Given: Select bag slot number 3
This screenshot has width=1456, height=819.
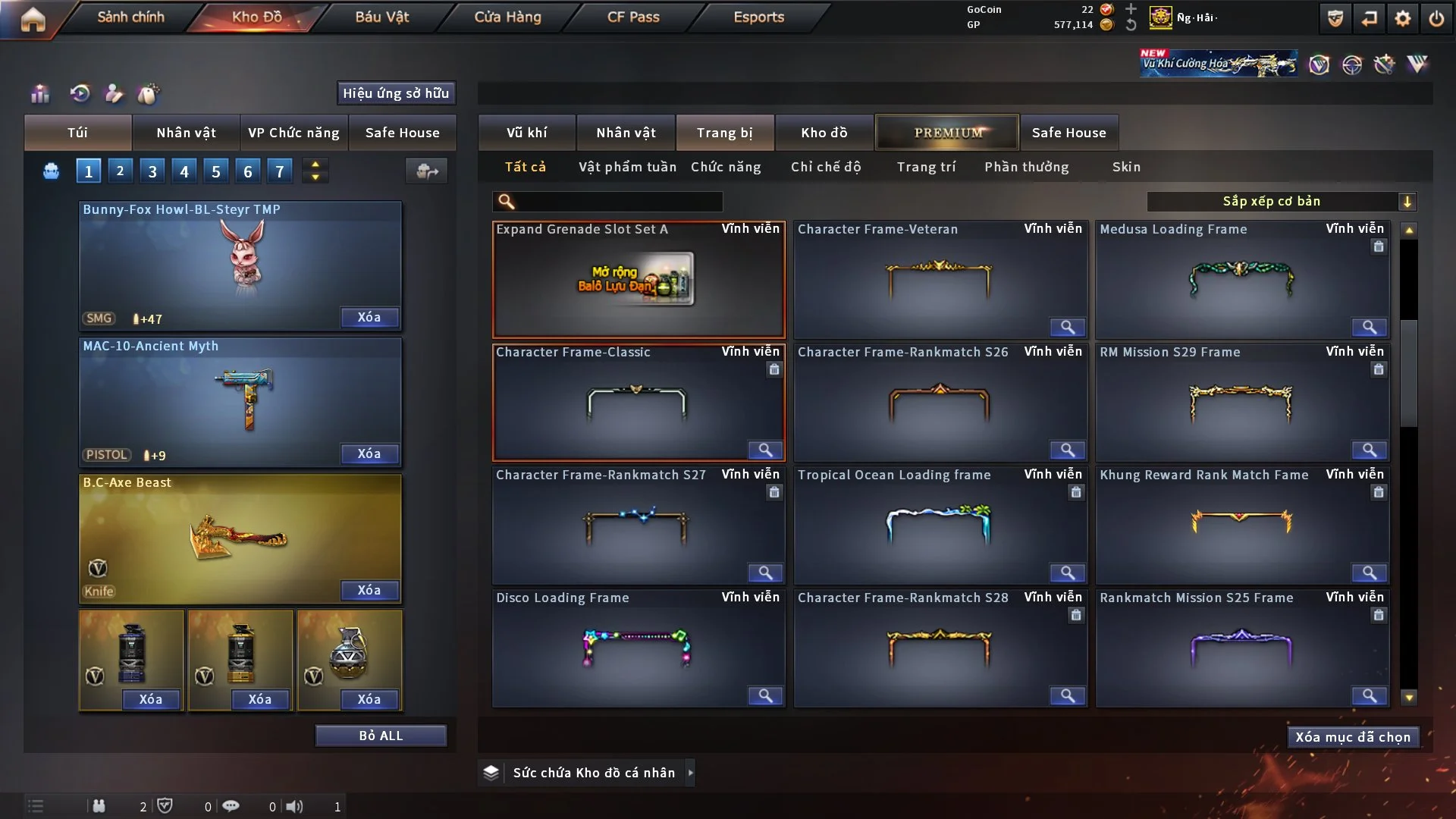Looking at the screenshot, I should click(152, 171).
